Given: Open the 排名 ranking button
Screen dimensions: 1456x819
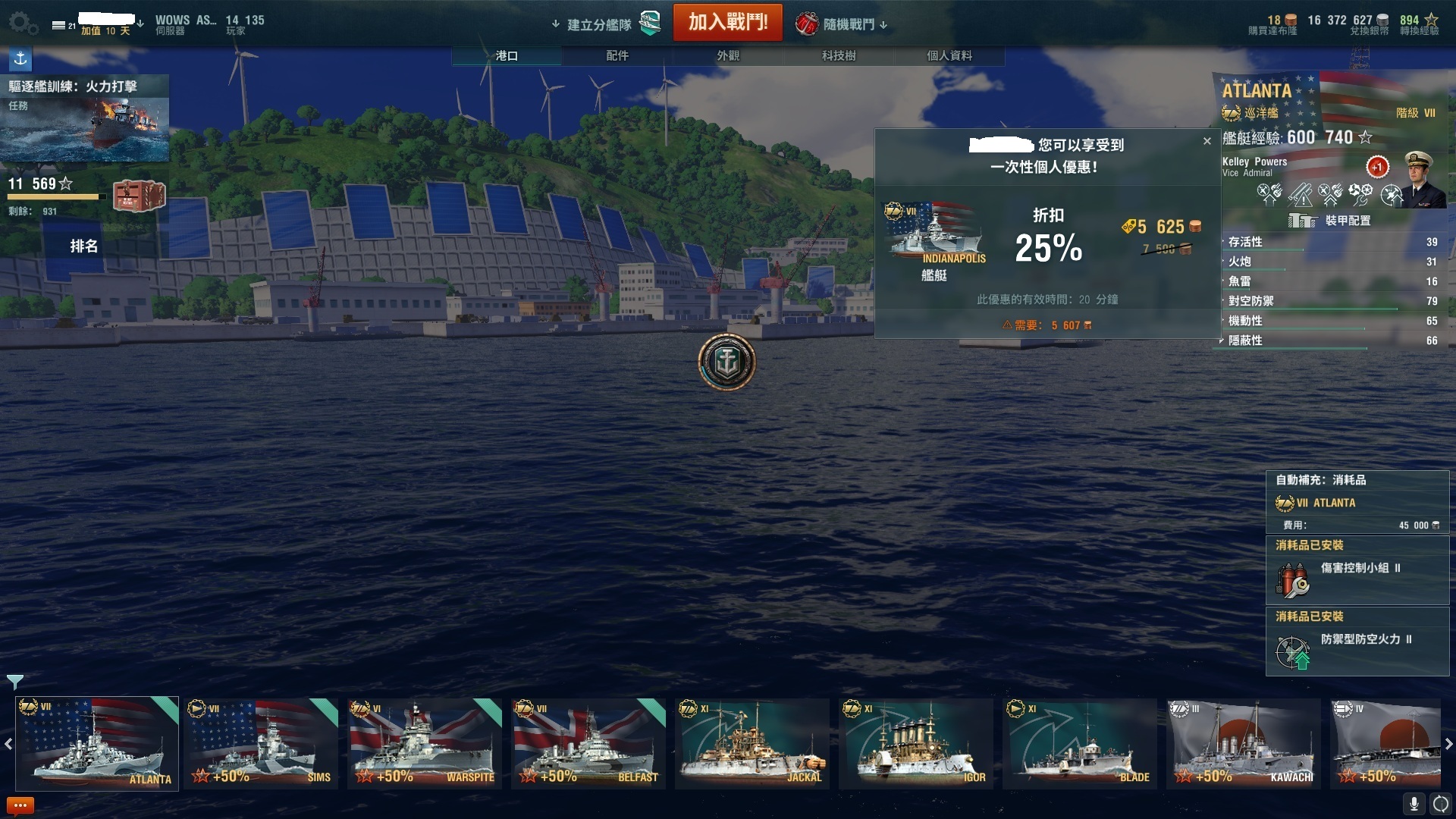Looking at the screenshot, I should point(83,246).
